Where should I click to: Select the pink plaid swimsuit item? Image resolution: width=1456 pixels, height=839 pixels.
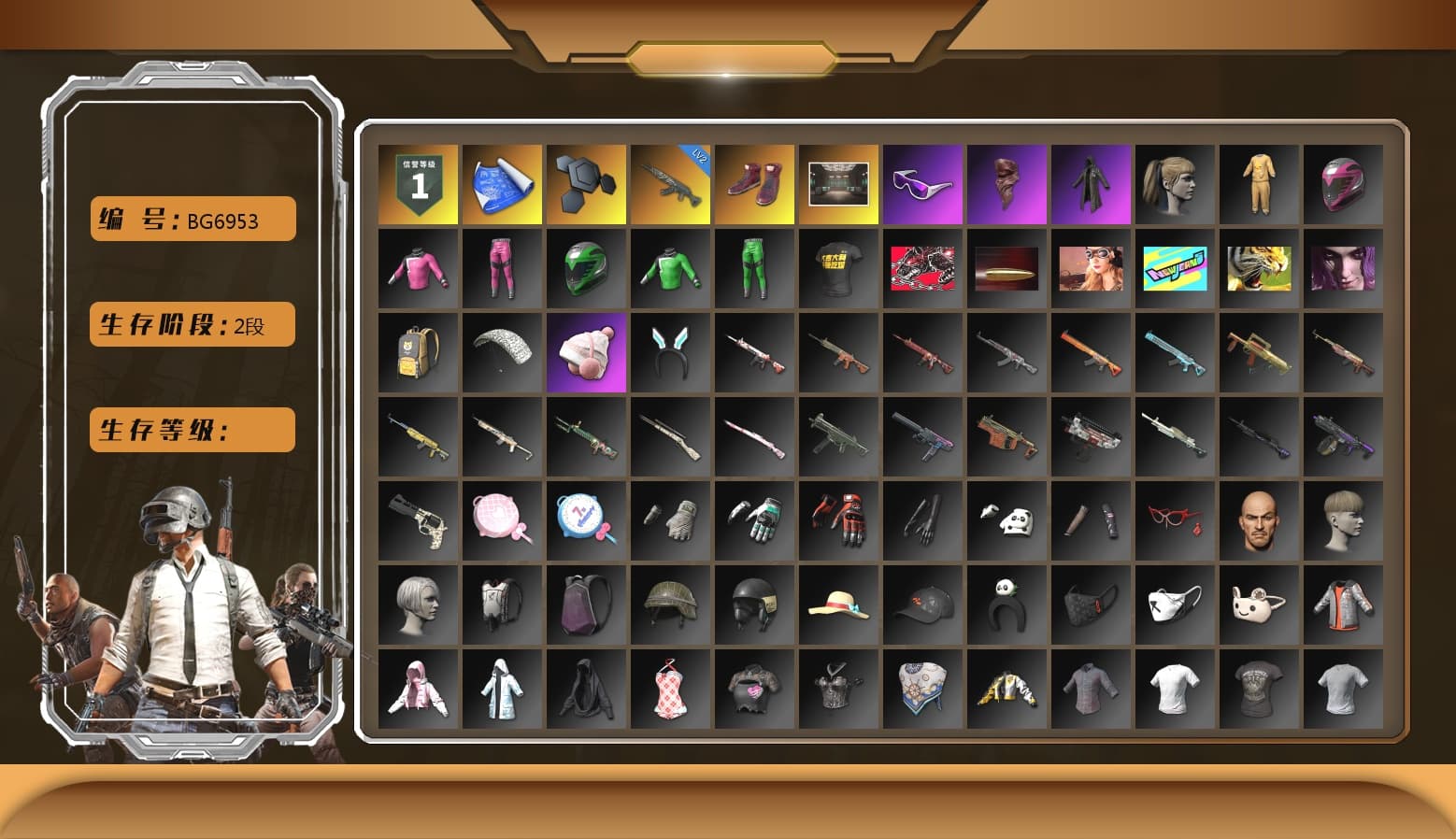(x=670, y=689)
